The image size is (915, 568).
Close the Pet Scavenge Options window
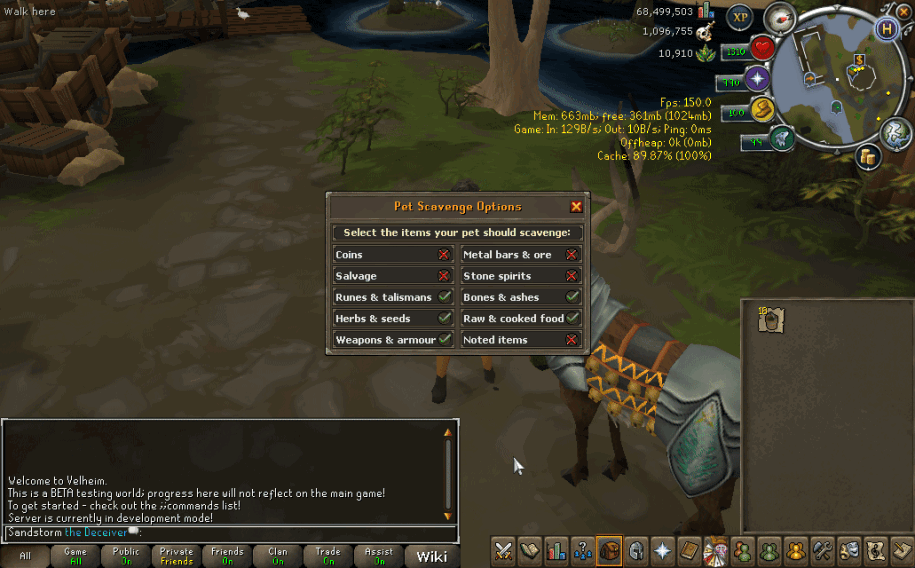click(x=576, y=207)
